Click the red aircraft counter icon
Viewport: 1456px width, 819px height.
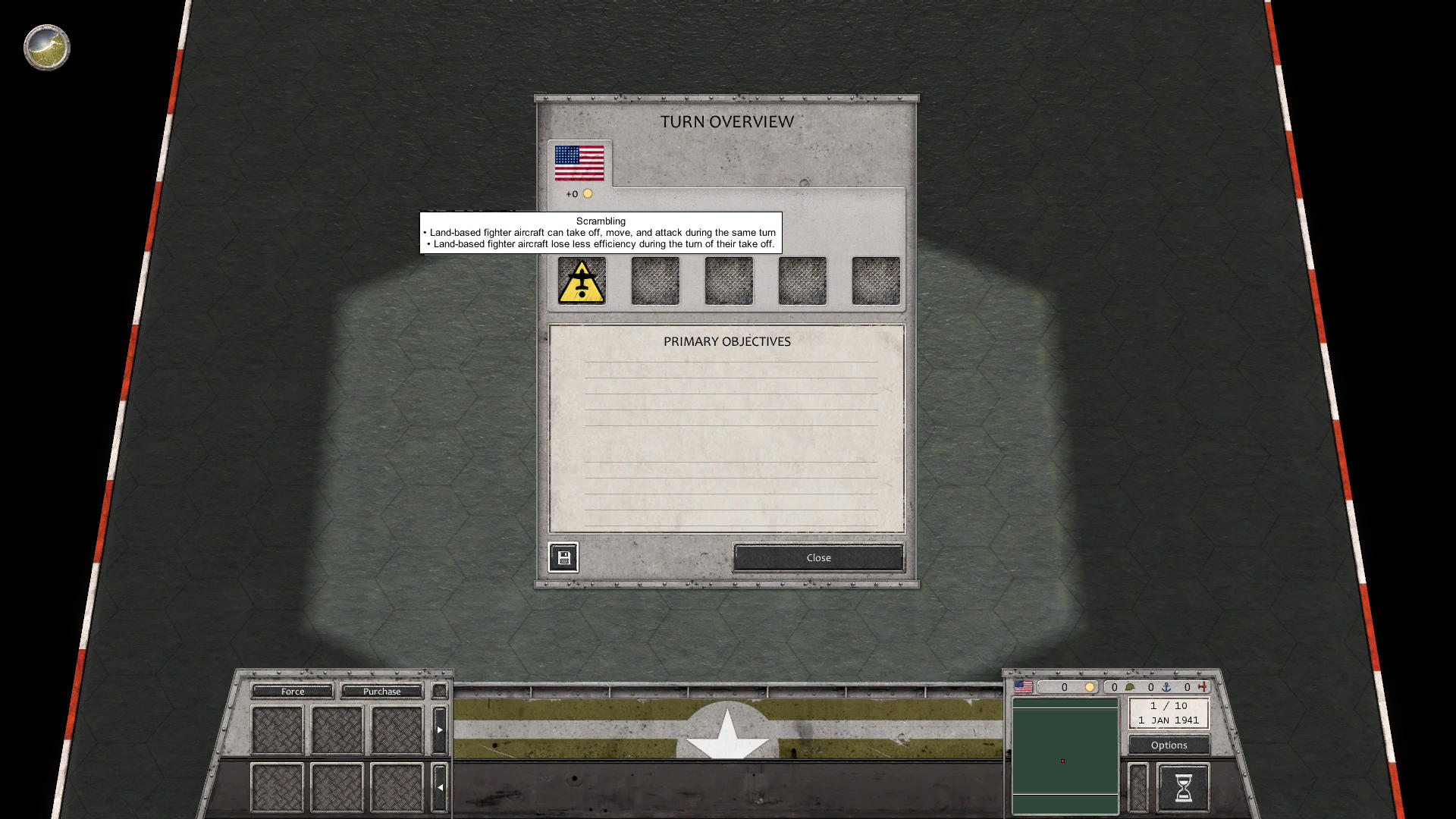pyautogui.click(x=1203, y=688)
